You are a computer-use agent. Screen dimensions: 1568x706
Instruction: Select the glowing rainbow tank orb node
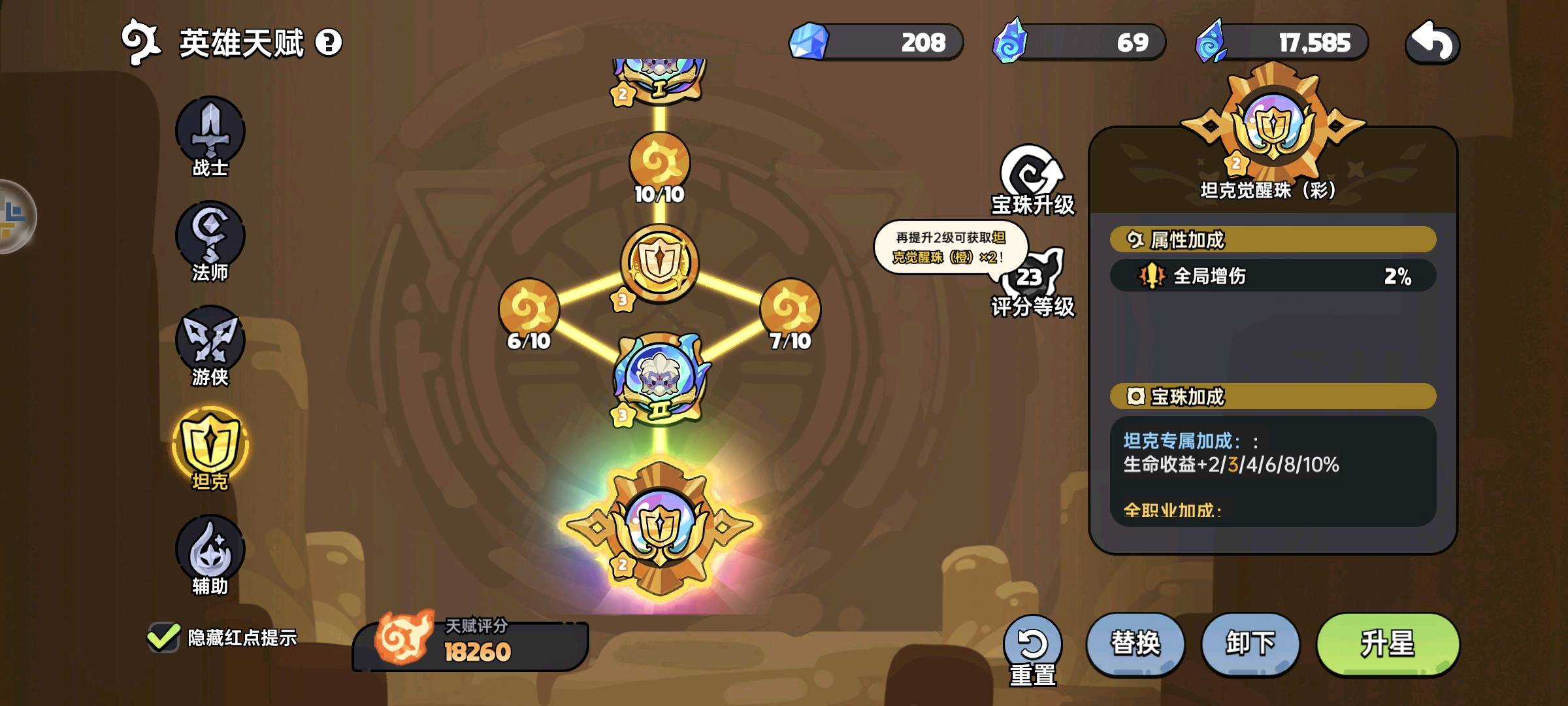(x=659, y=528)
